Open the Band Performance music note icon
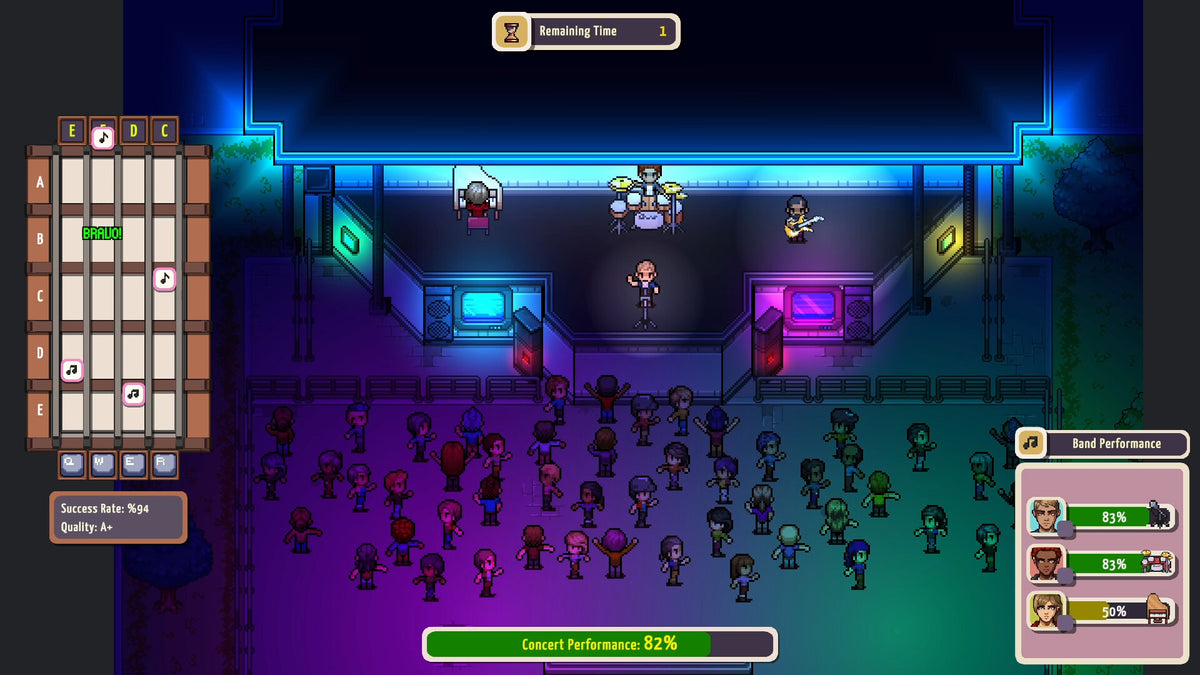The height and width of the screenshot is (675, 1200). point(1031,443)
